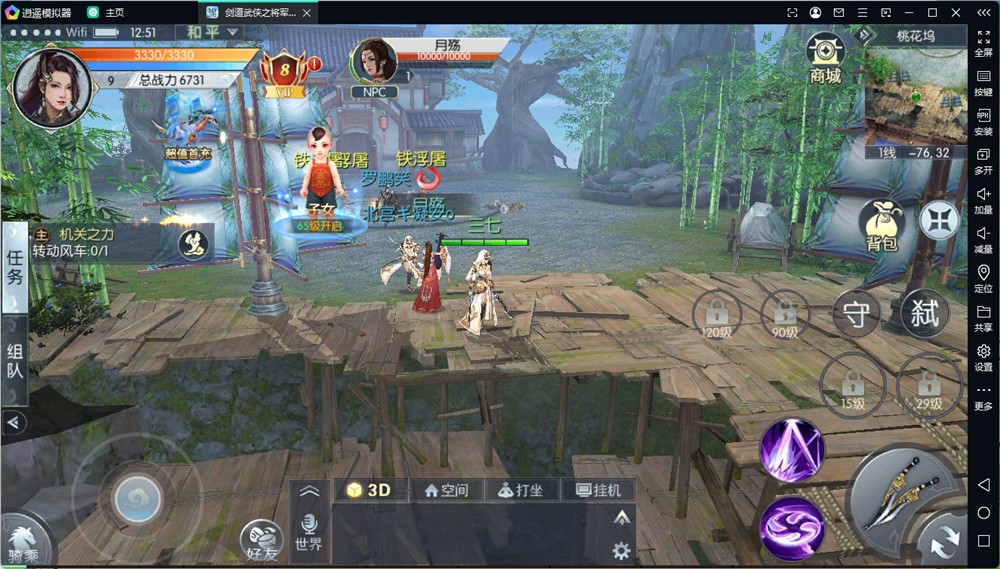Switch chat to the 世界 channel
Image resolution: width=1000 pixels, height=569 pixels.
(x=309, y=532)
